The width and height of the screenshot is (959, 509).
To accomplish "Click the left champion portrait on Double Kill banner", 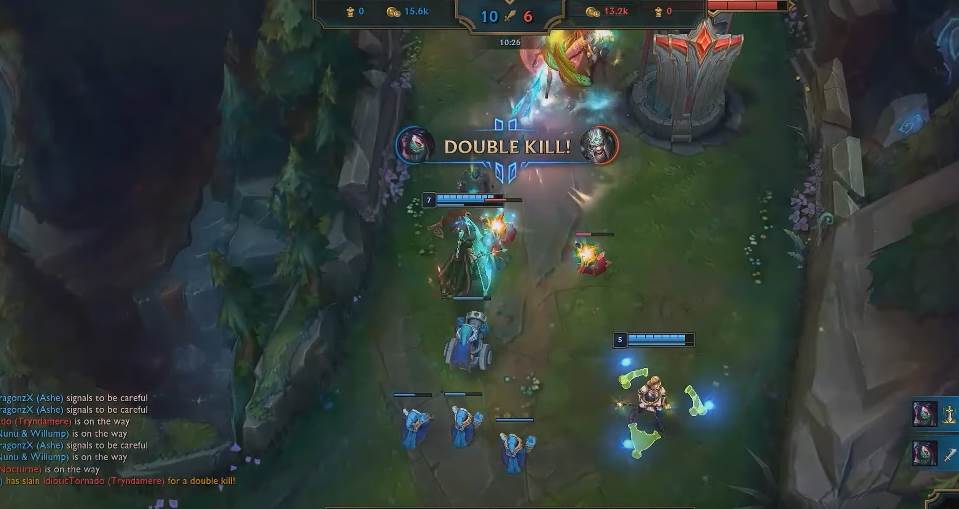I will pos(414,146).
